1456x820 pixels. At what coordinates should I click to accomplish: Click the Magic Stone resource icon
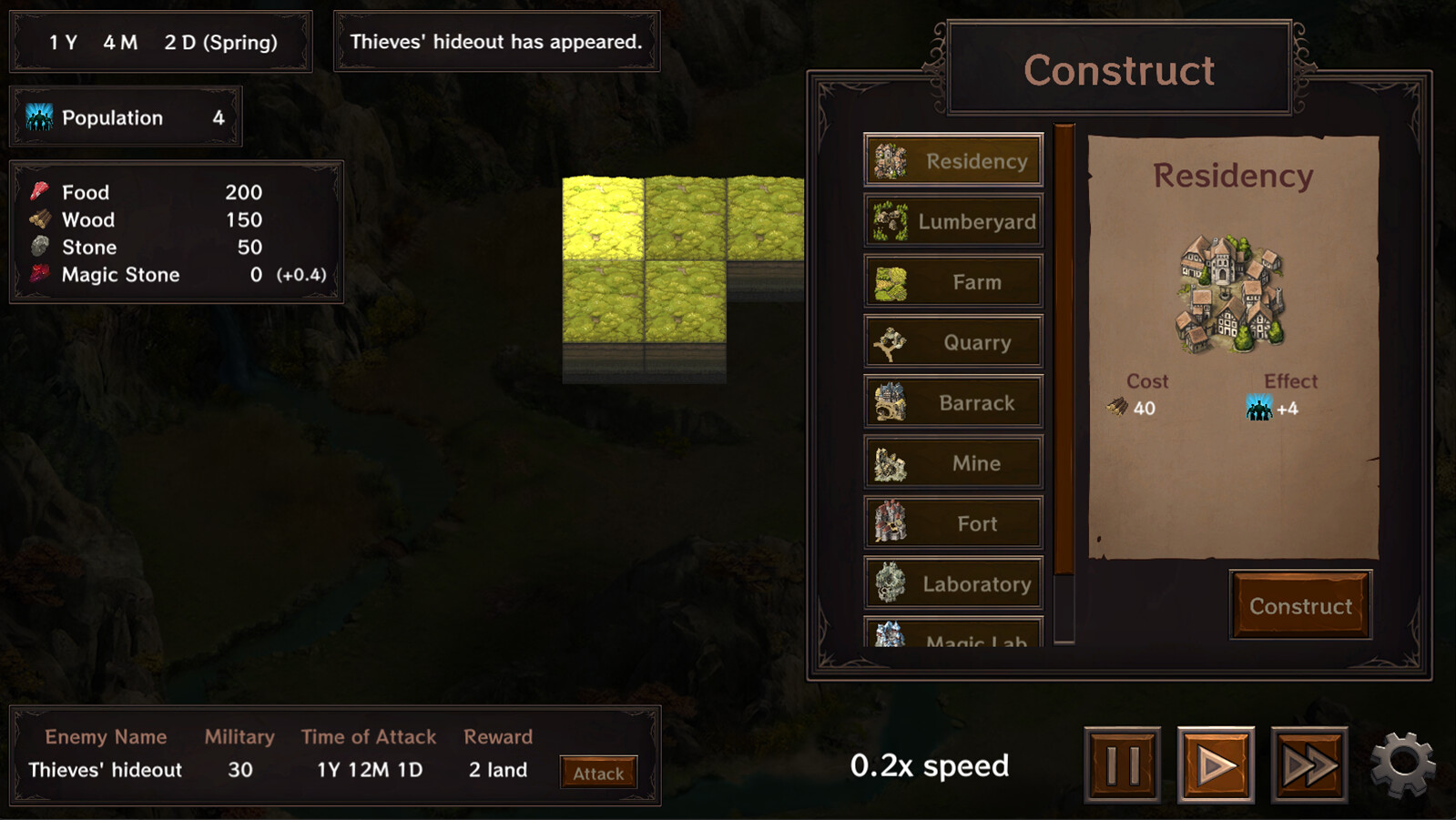coord(38,274)
